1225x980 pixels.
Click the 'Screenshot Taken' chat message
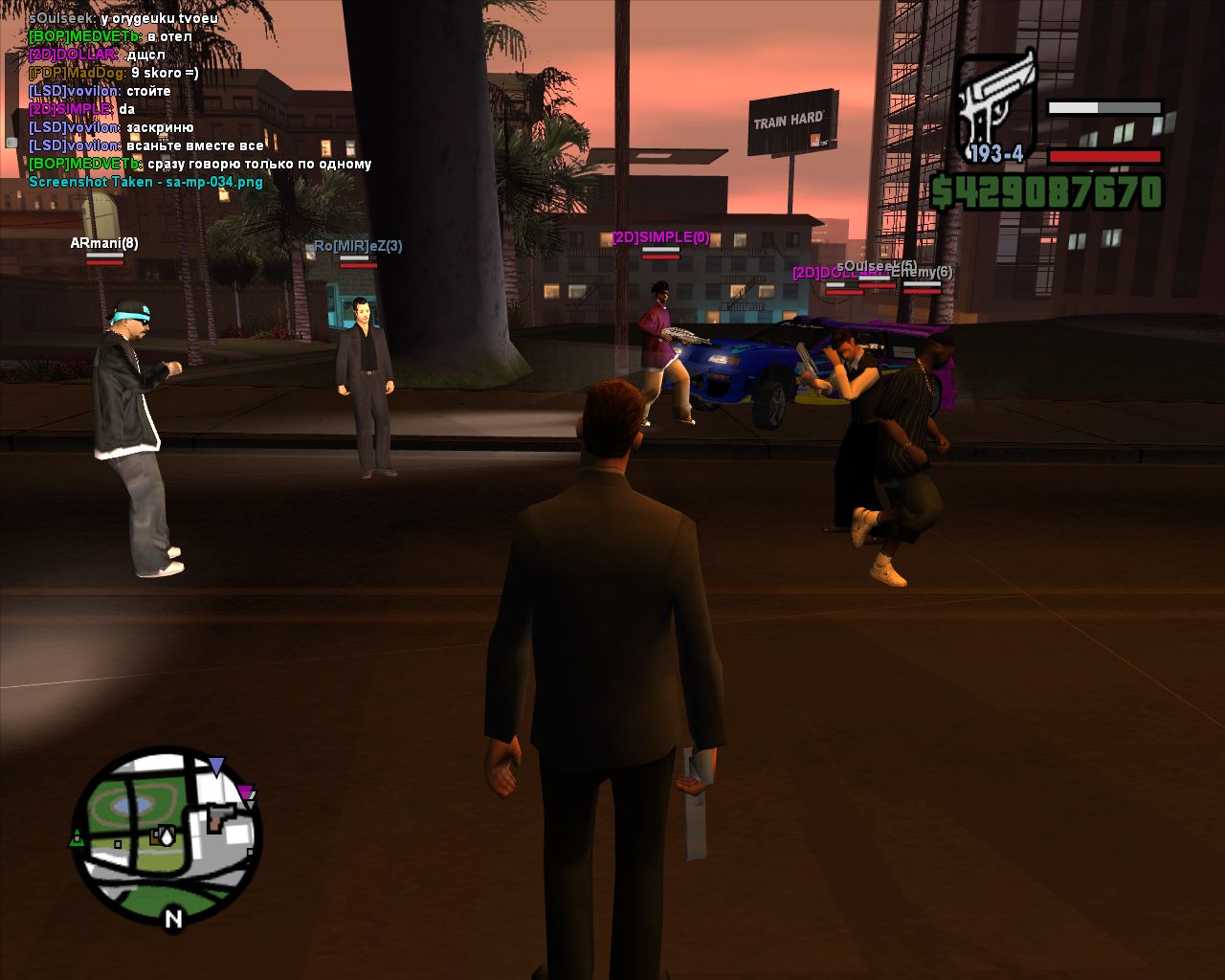click(145, 182)
